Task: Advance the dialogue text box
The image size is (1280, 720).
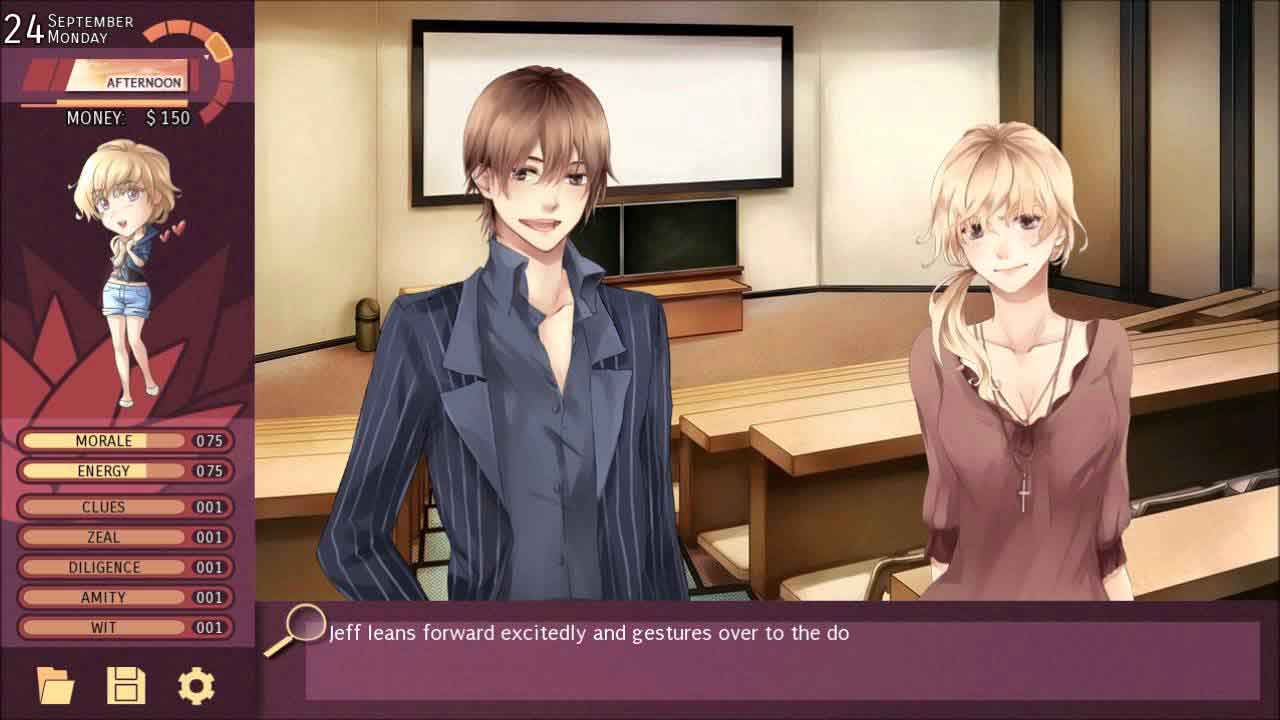Action: point(780,660)
